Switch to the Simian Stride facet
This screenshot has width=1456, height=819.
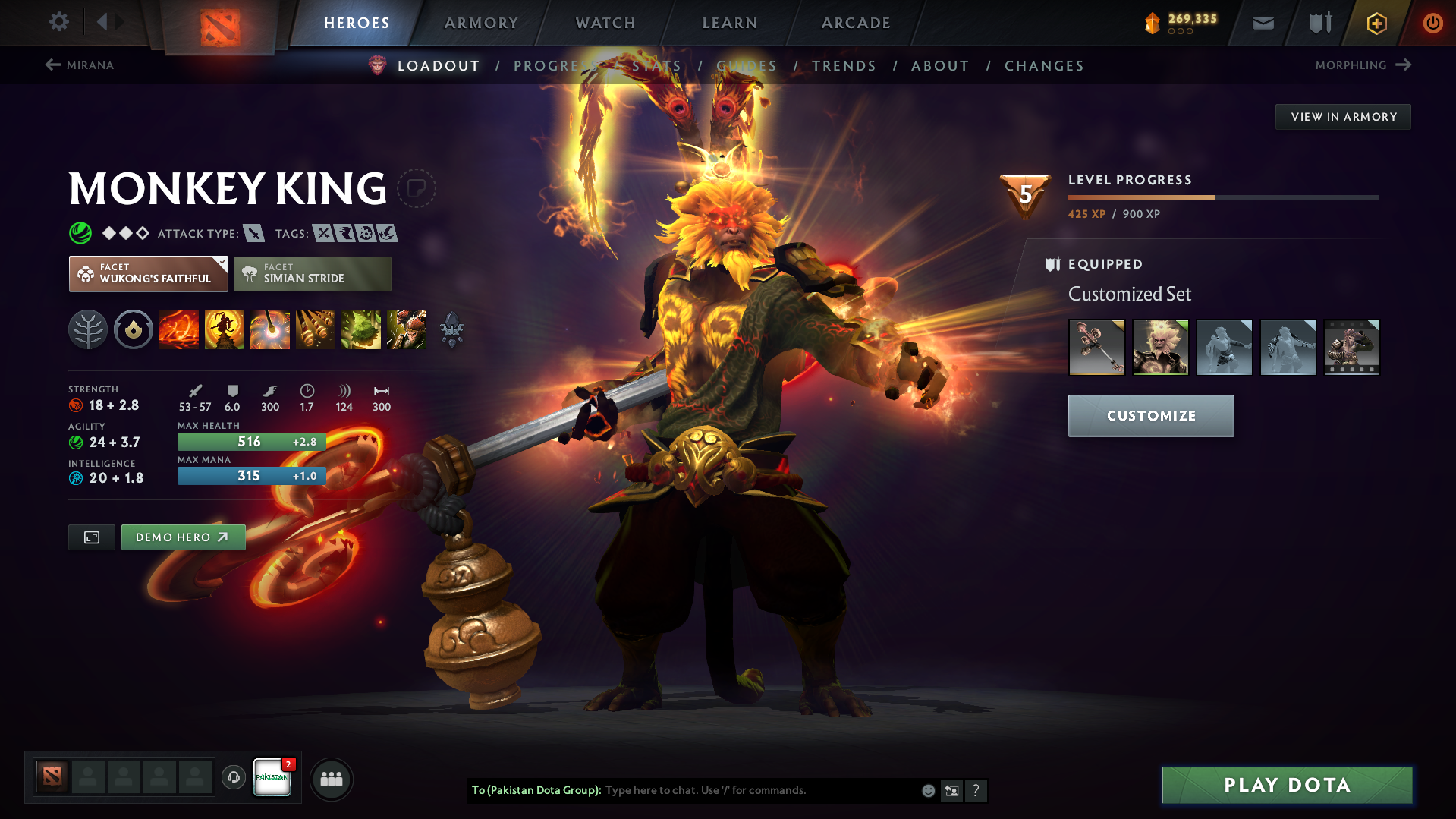click(x=312, y=273)
